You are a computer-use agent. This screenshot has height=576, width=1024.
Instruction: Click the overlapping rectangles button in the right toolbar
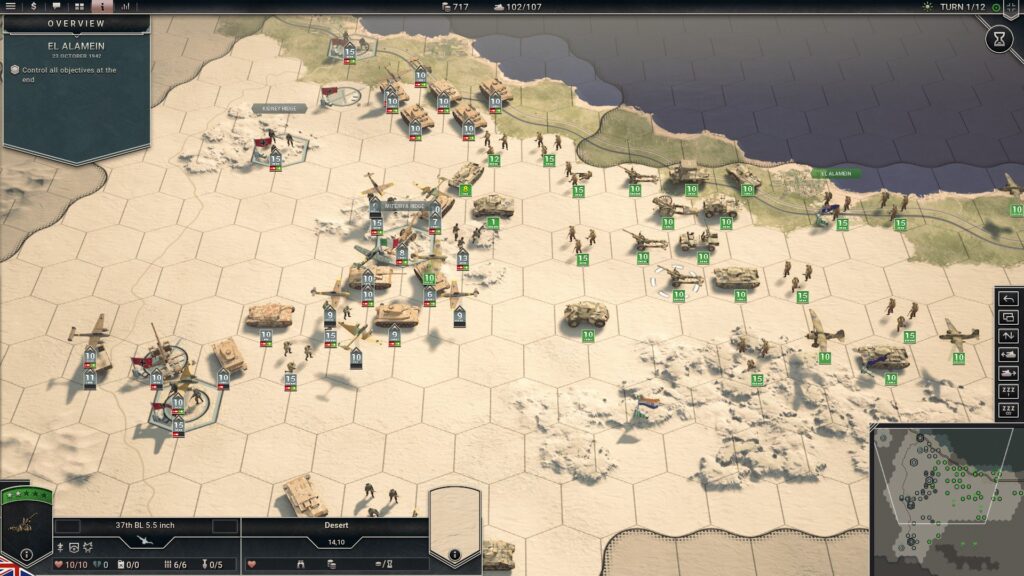(1009, 317)
